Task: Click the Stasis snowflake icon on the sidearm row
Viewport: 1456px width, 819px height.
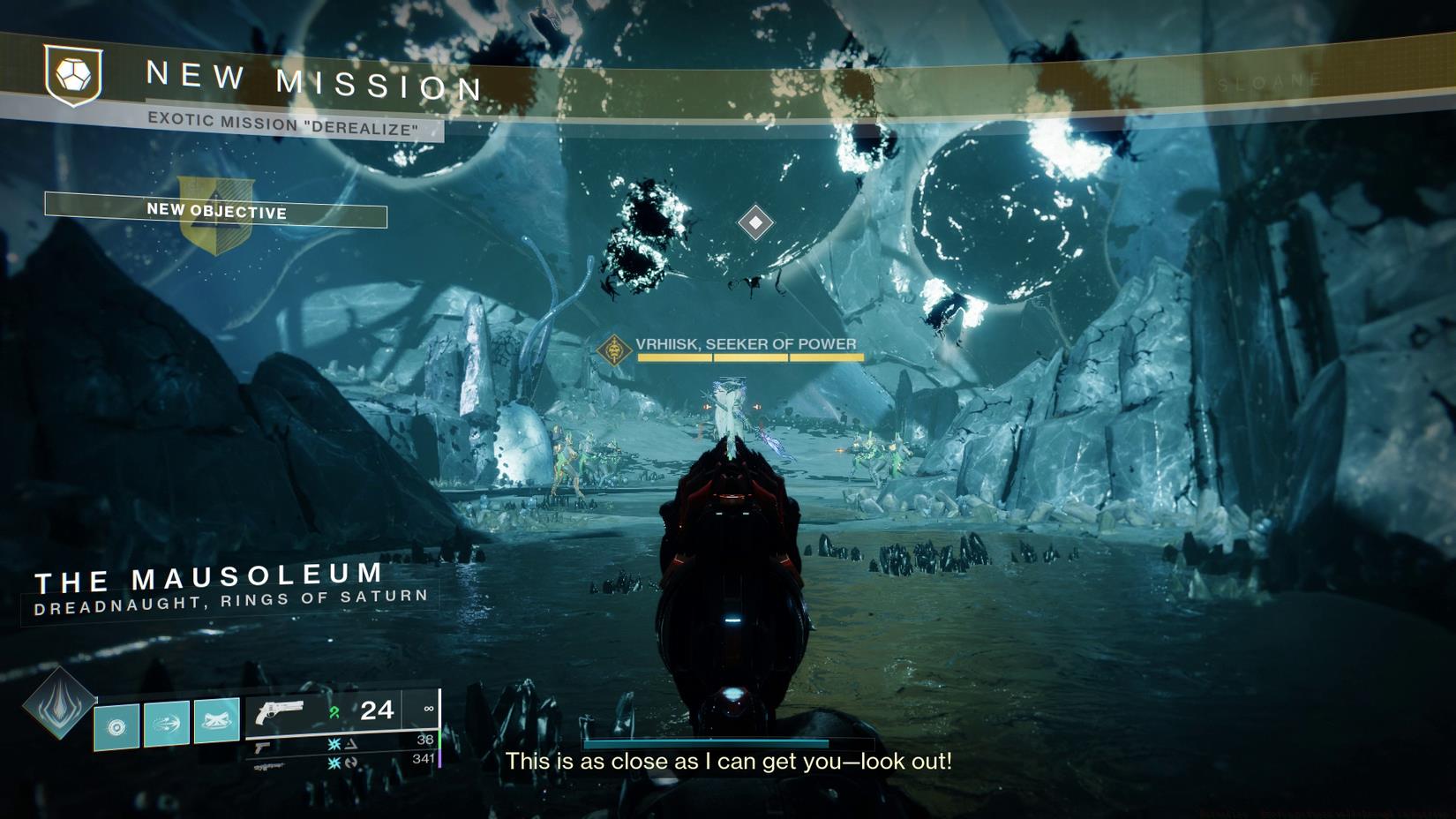Action: (335, 744)
